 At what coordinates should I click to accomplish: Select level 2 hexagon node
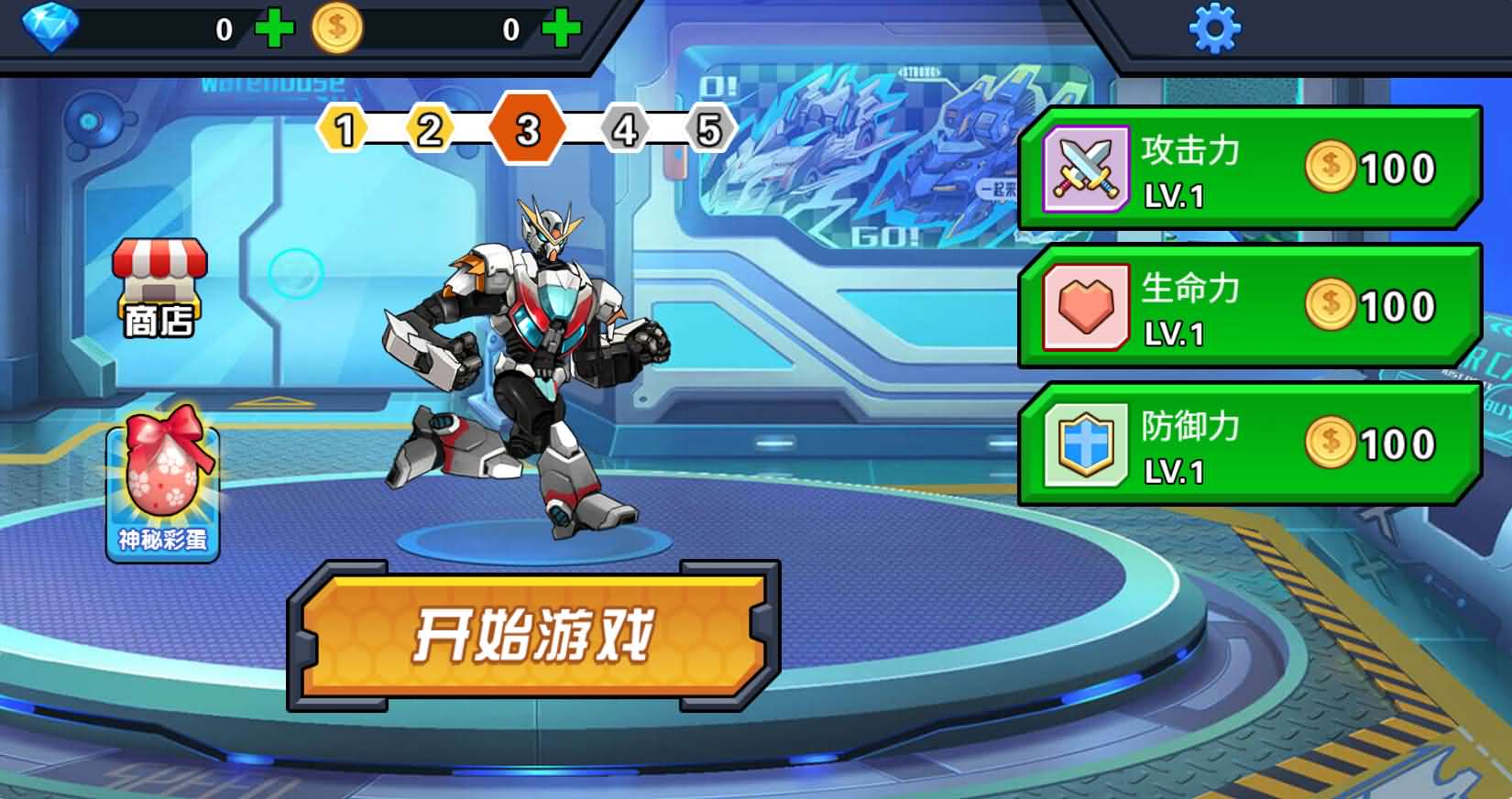[429, 129]
